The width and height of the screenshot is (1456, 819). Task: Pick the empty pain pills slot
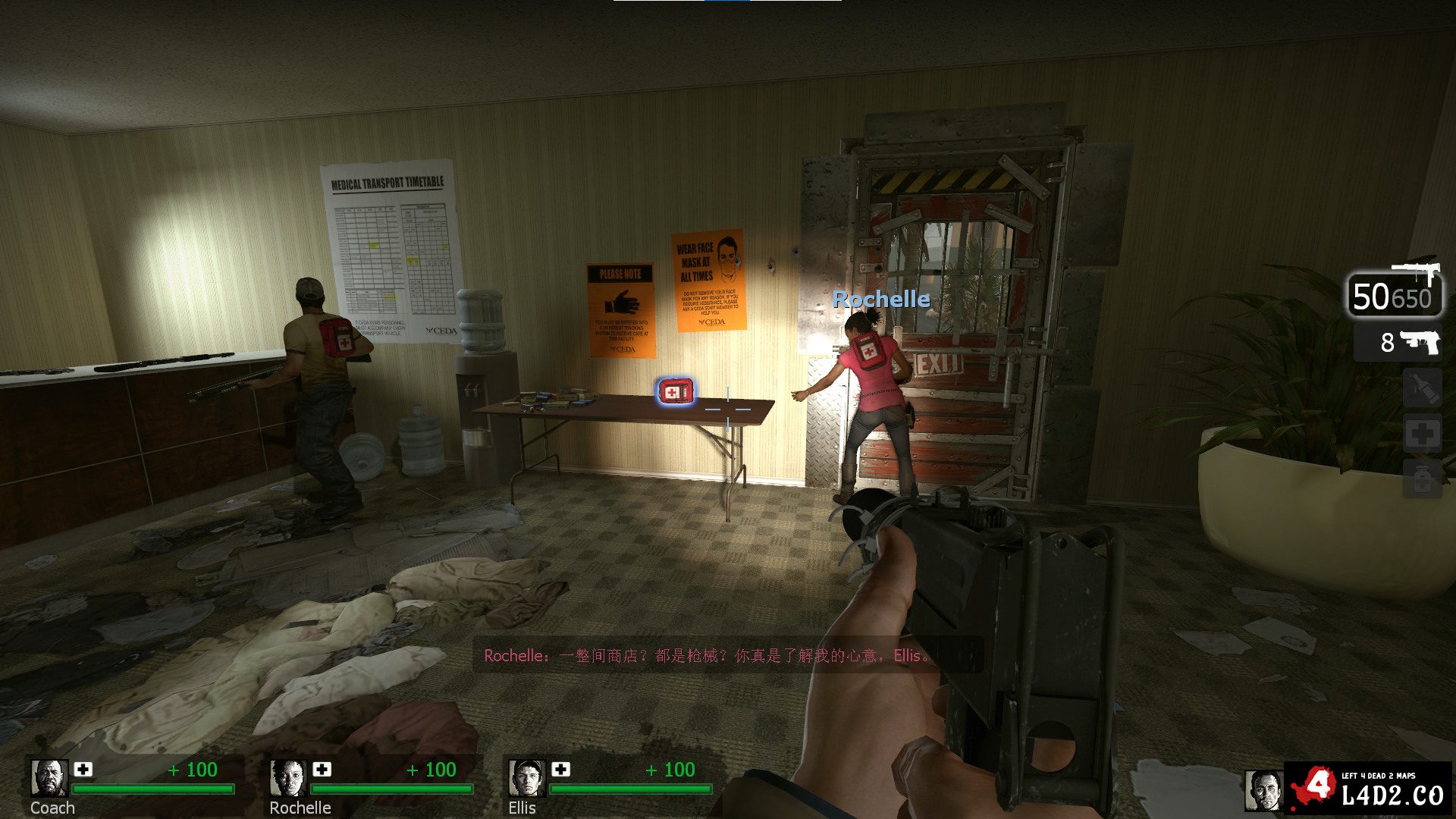tap(1422, 479)
